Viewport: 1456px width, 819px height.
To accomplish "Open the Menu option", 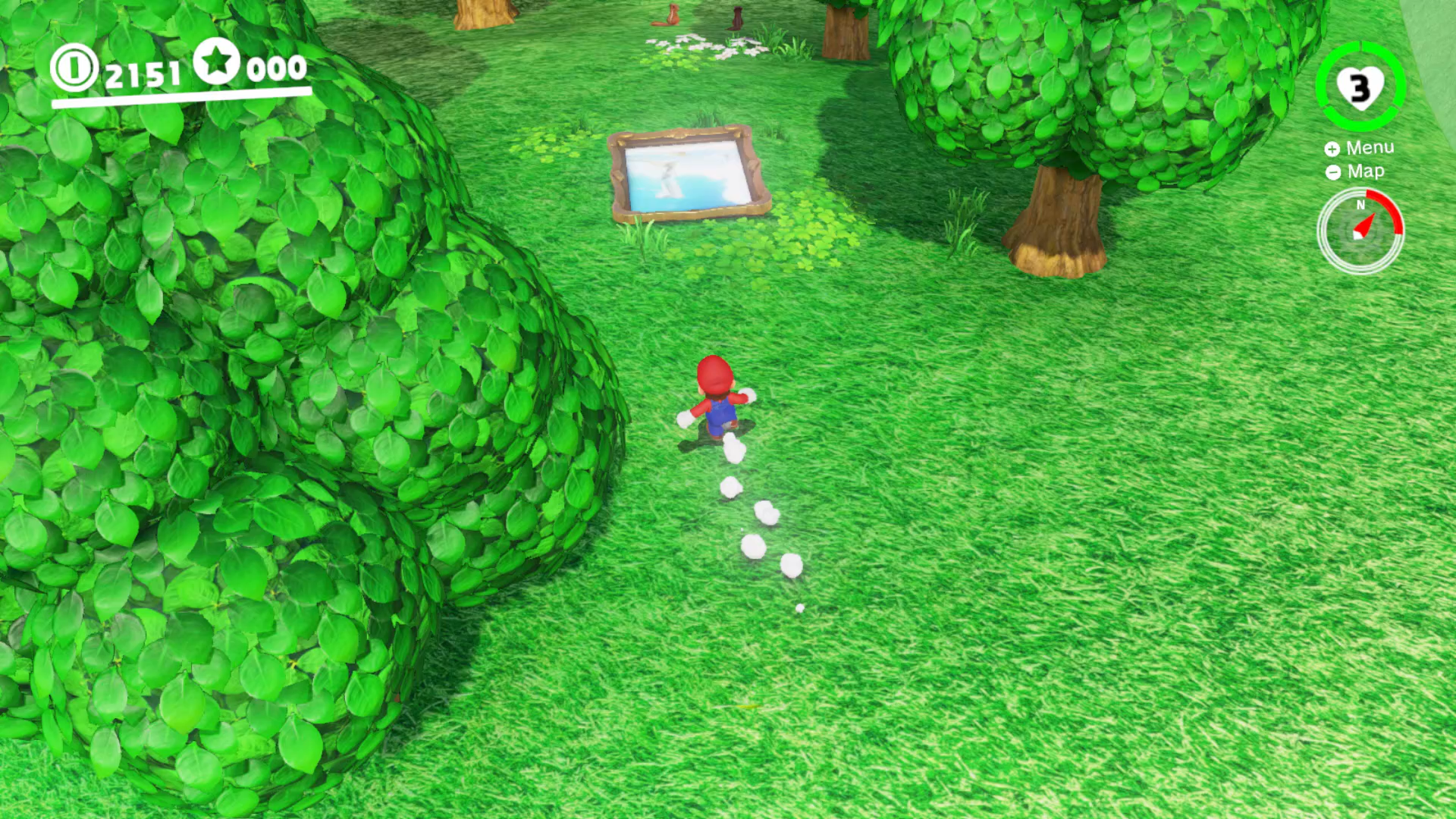I will coord(1370,149).
